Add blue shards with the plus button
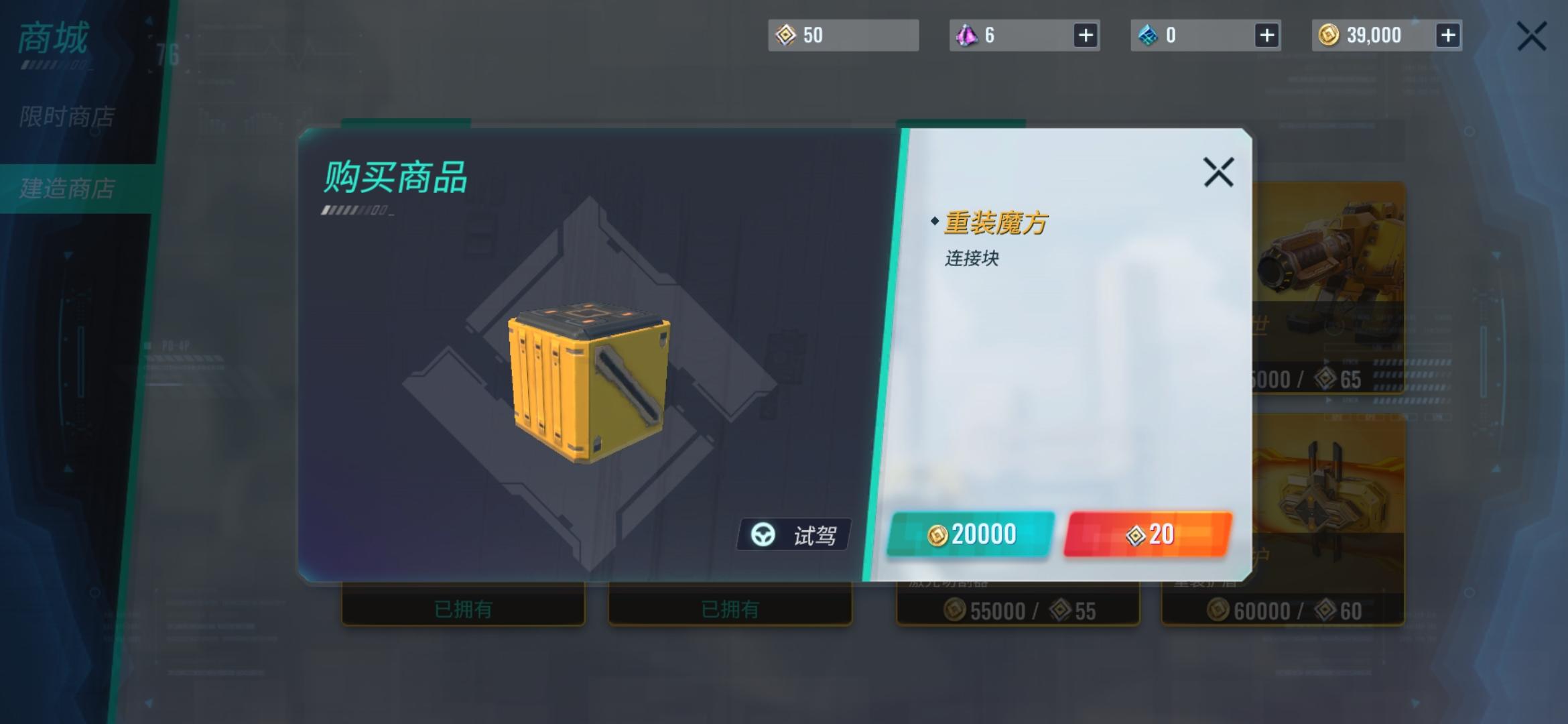 coord(1266,35)
